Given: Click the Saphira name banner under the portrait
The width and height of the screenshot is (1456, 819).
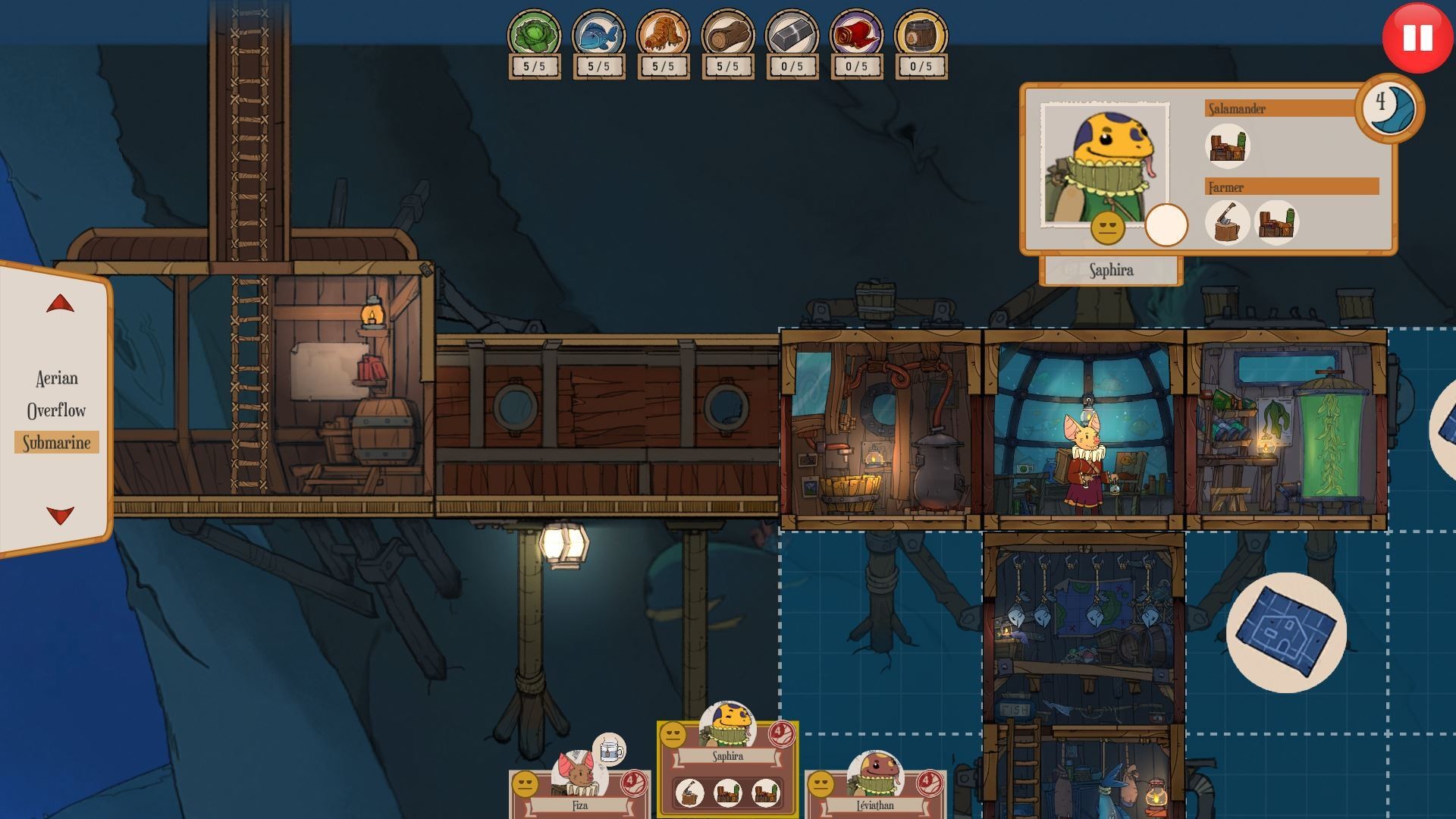Looking at the screenshot, I should tap(1112, 271).
